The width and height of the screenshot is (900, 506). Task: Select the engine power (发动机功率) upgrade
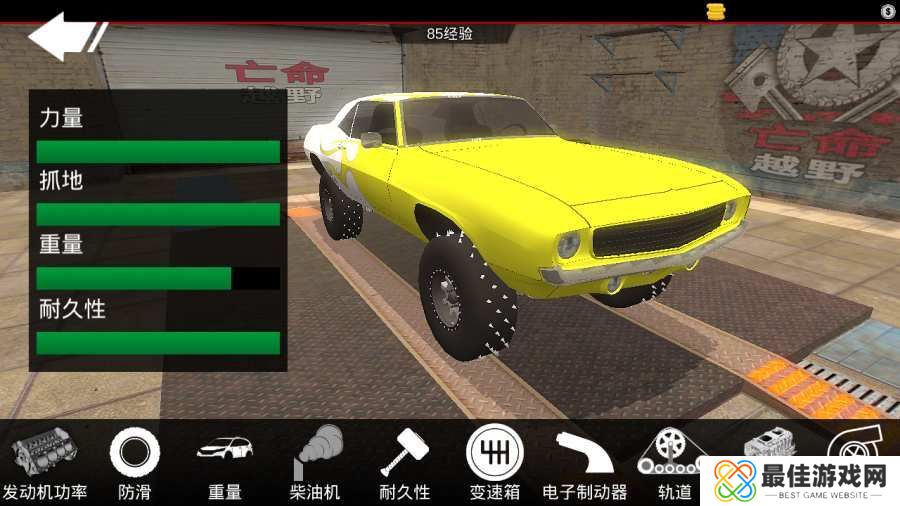click(x=44, y=460)
